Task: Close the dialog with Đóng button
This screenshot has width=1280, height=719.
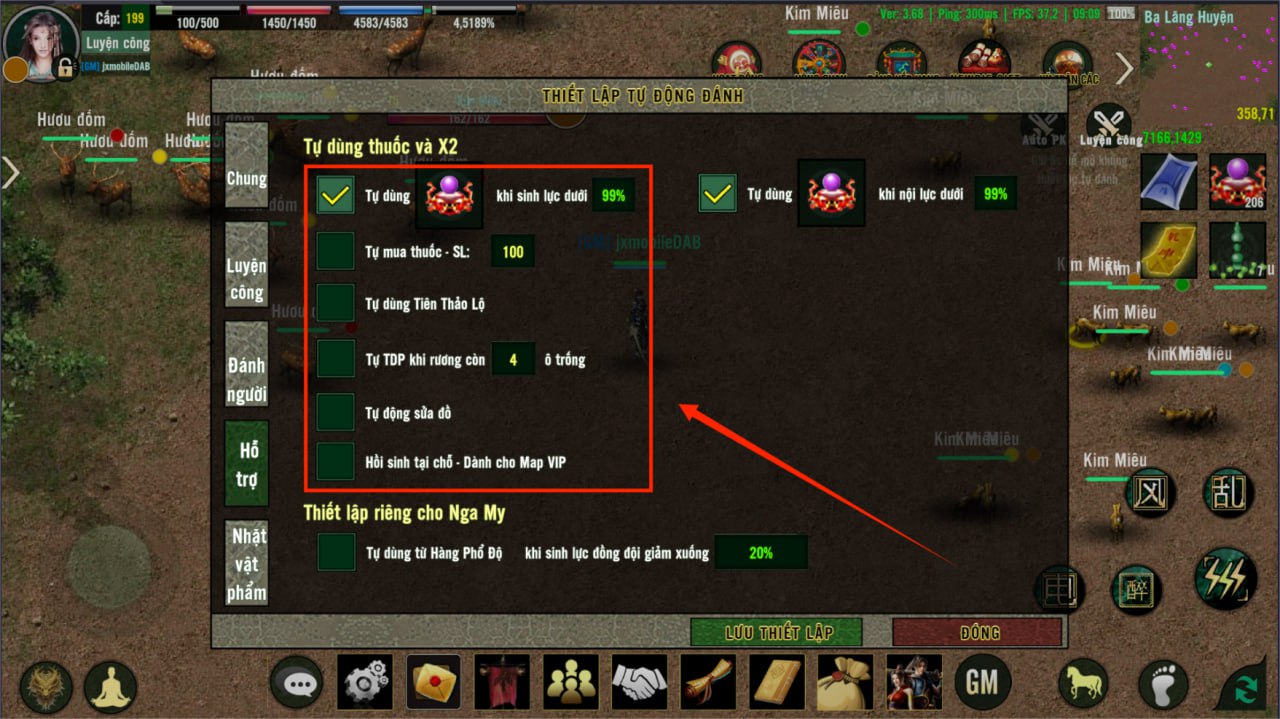Action: tap(977, 632)
